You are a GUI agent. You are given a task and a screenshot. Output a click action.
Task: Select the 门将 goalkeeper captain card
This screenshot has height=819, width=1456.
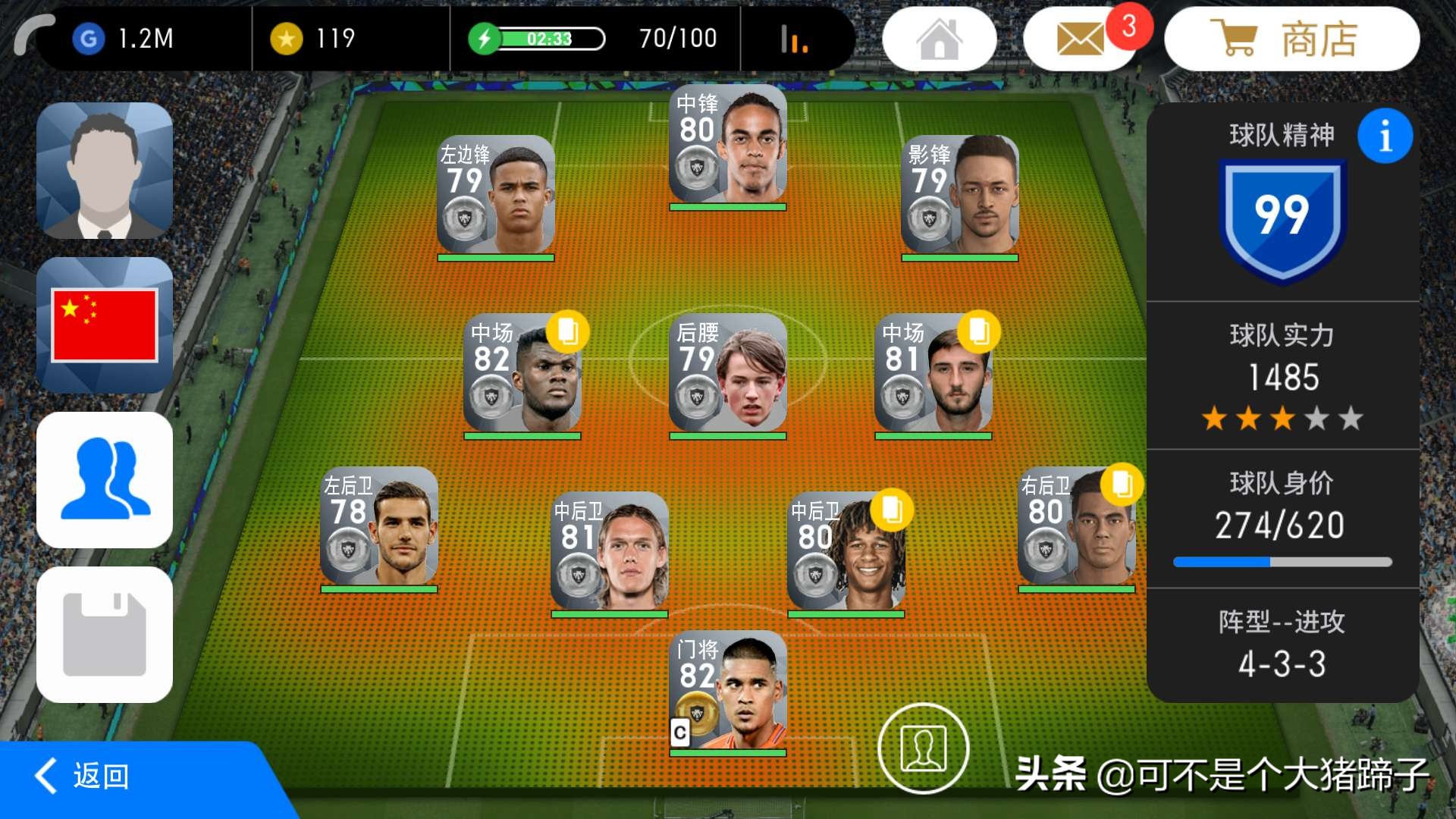[x=727, y=692]
